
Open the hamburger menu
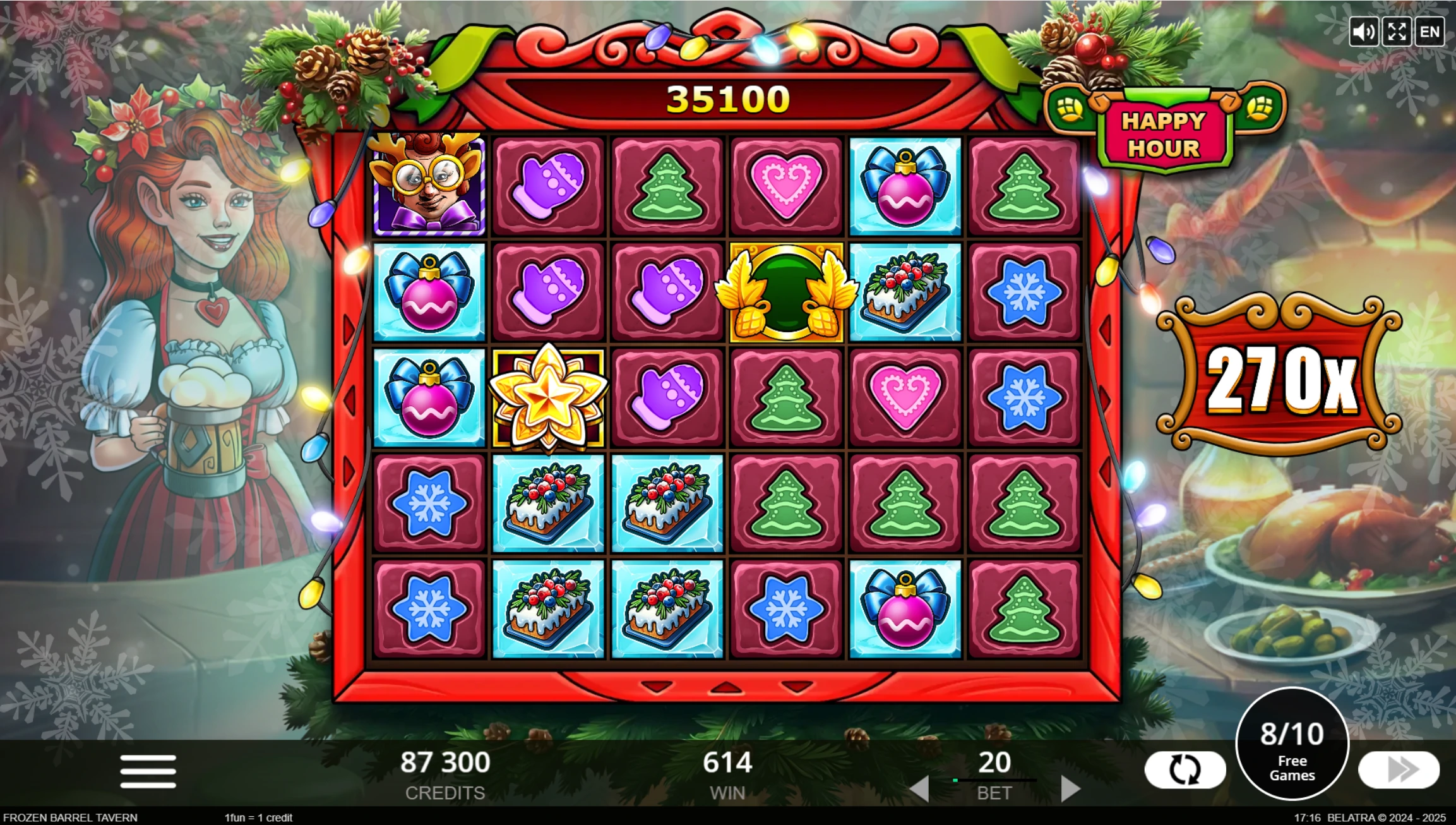[x=148, y=771]
